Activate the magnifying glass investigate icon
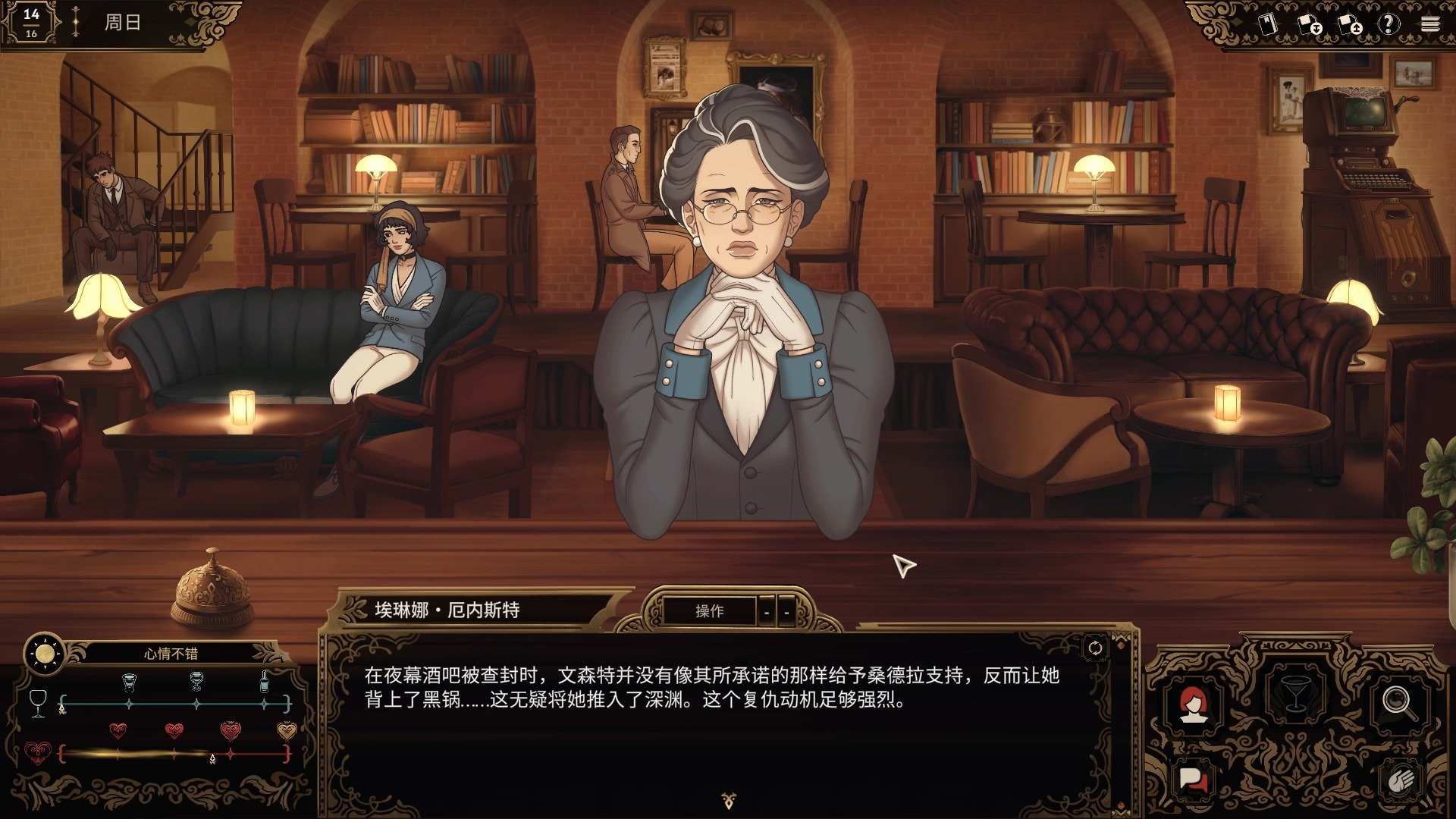The width and height of the screenshot is (1456, 819). (1398, 703)
